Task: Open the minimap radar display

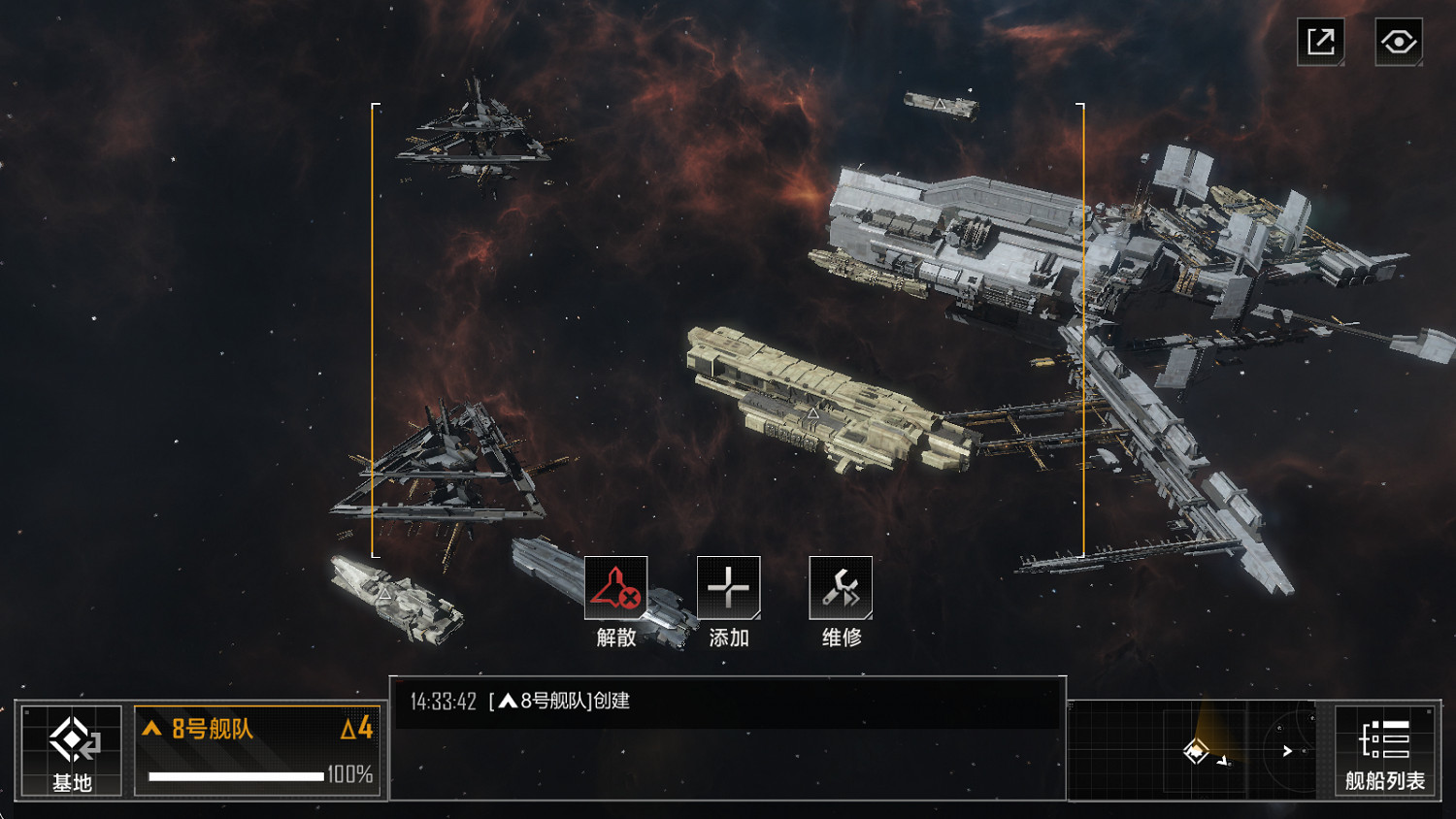Action: click(x=1201, y=749)
